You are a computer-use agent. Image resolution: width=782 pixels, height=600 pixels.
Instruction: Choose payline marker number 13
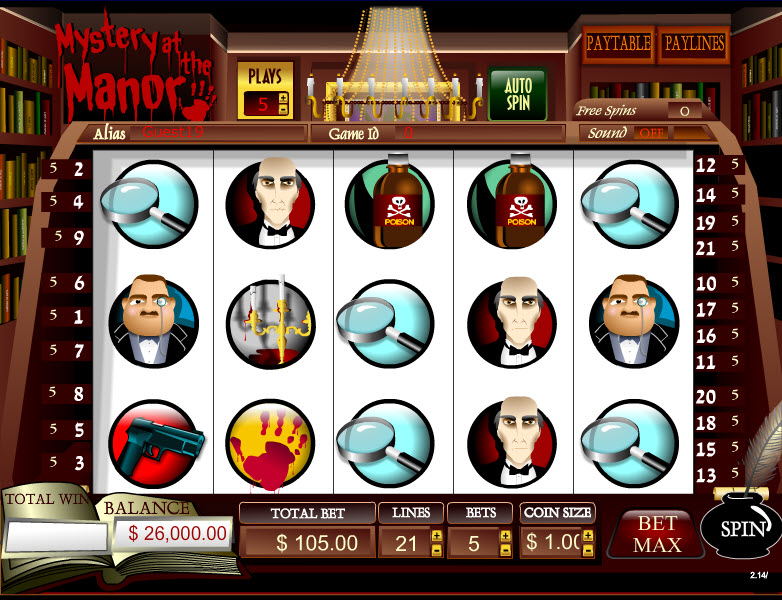tap(706, 475)
